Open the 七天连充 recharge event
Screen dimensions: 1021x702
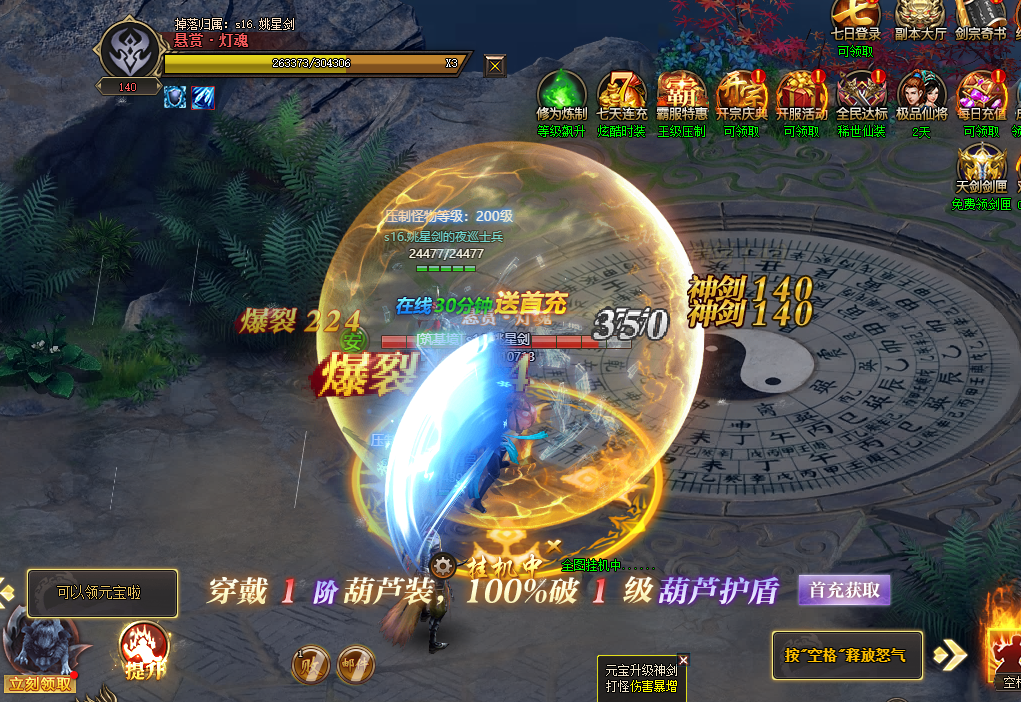[622, 93]
